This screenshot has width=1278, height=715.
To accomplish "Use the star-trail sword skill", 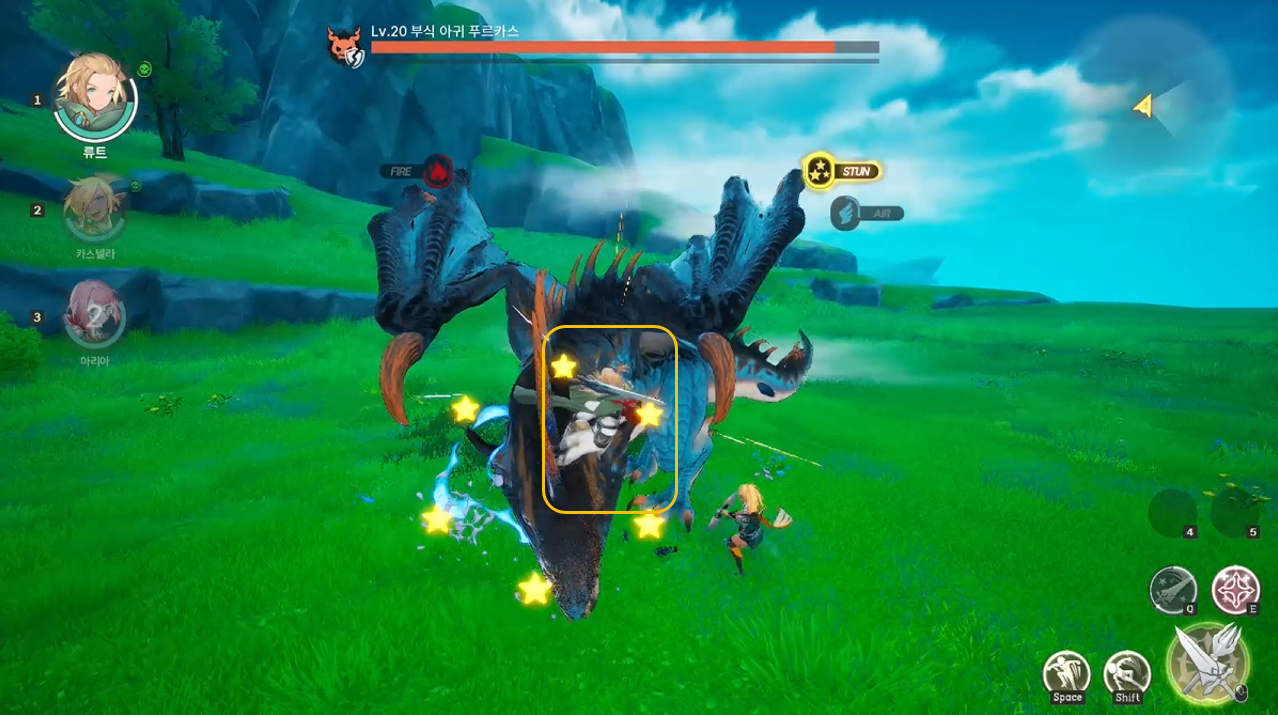I will click(x=1173, y=590).
